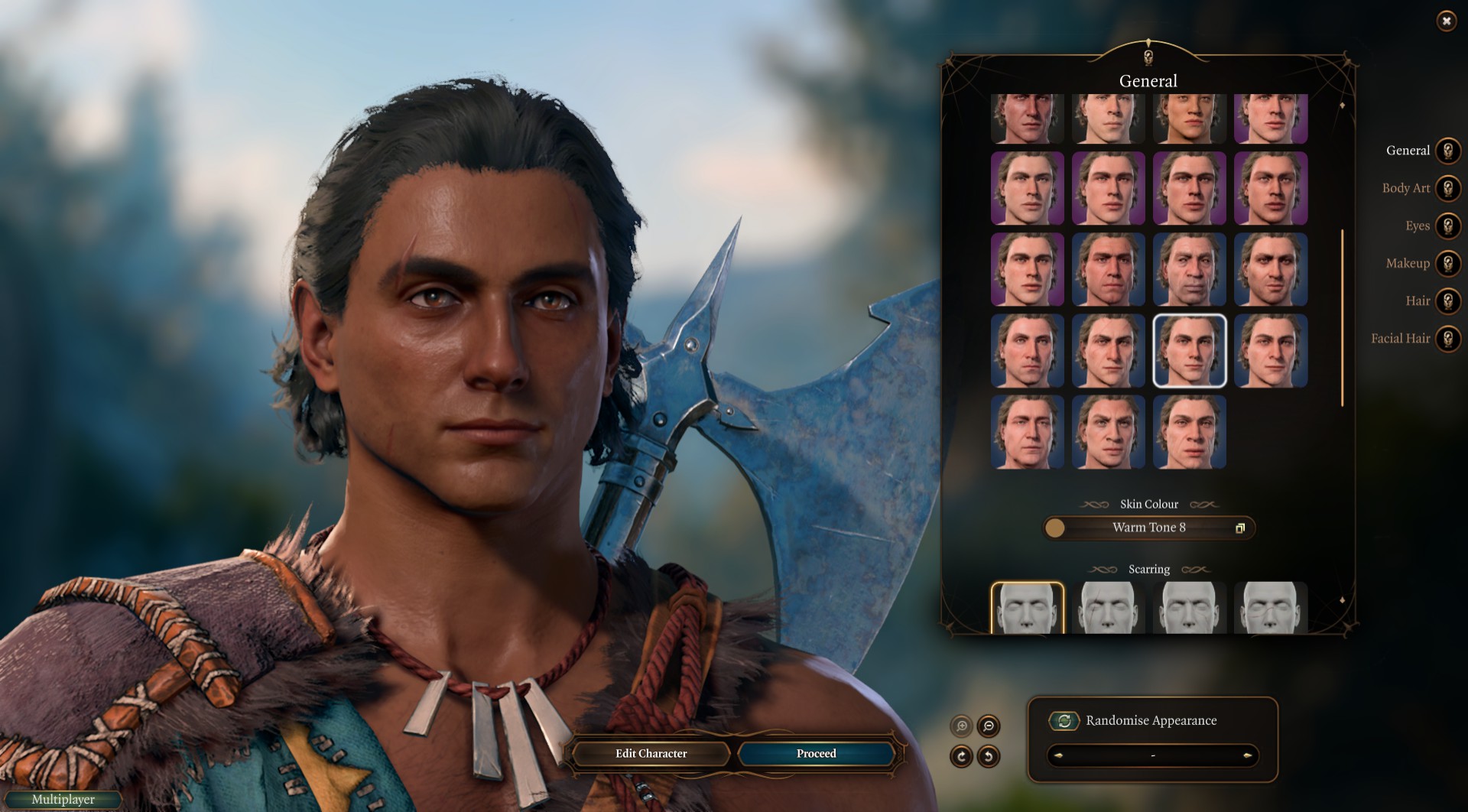
Task: Rotate the character clockwise
Action: pyautogui.click(x=961, y=756)
